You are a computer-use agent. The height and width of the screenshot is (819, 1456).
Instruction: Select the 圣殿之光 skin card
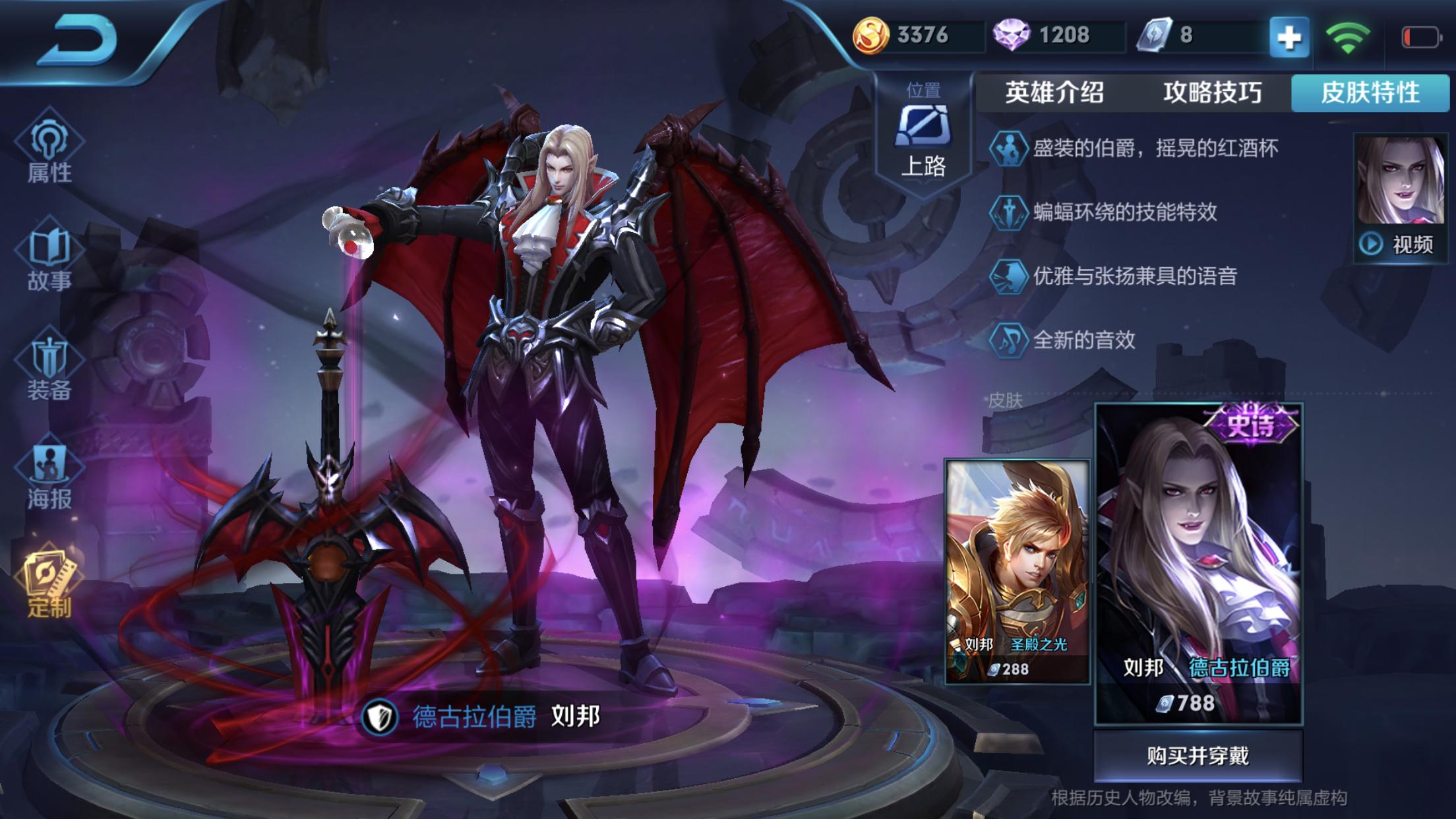click(1017, 571)
